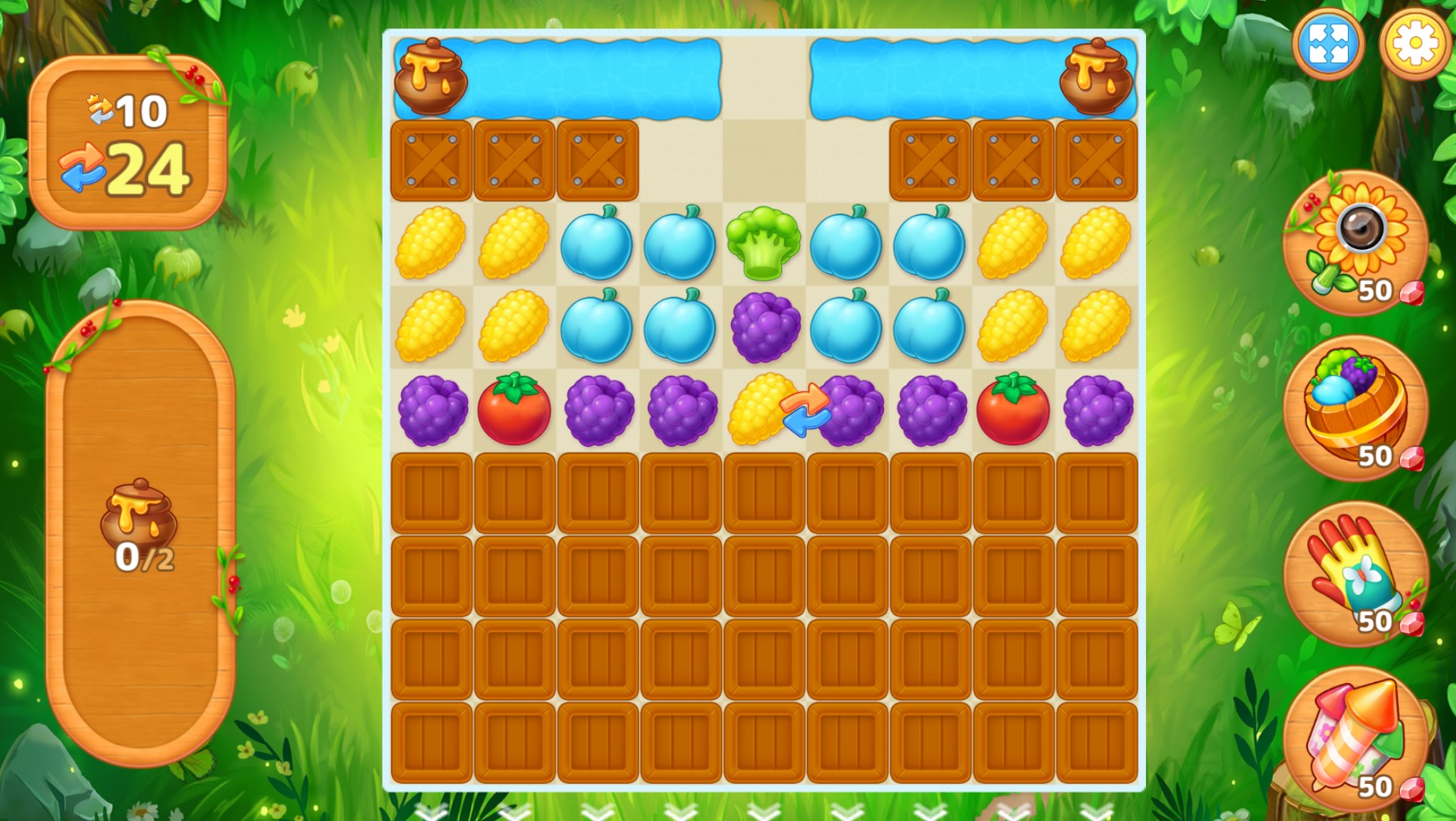This screenshot has width=1456, height=821.
Task: Toggle fullscreen mode
Action: pyautogui.click(x=1328, y=46)
